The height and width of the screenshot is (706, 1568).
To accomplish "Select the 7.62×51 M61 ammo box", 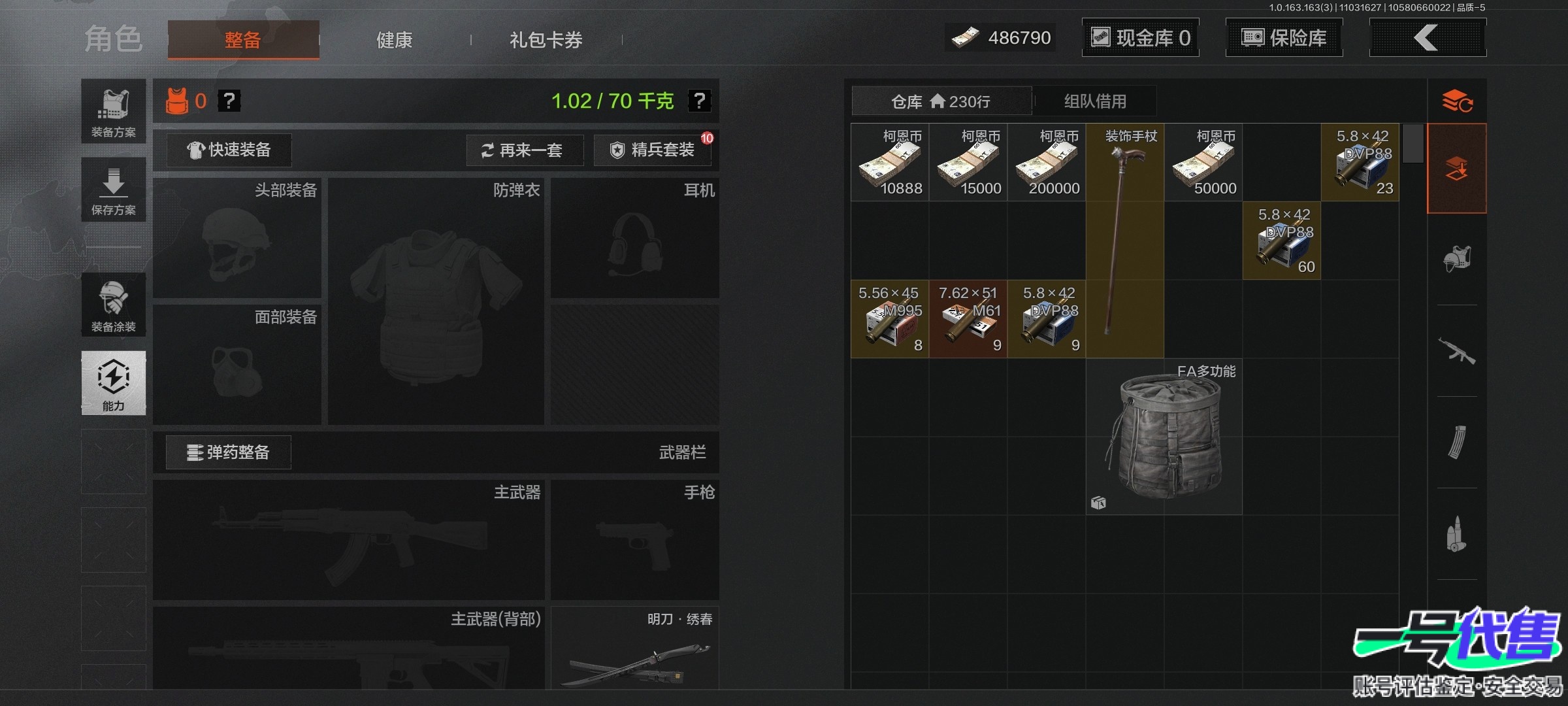I will (x=968, y=320).
